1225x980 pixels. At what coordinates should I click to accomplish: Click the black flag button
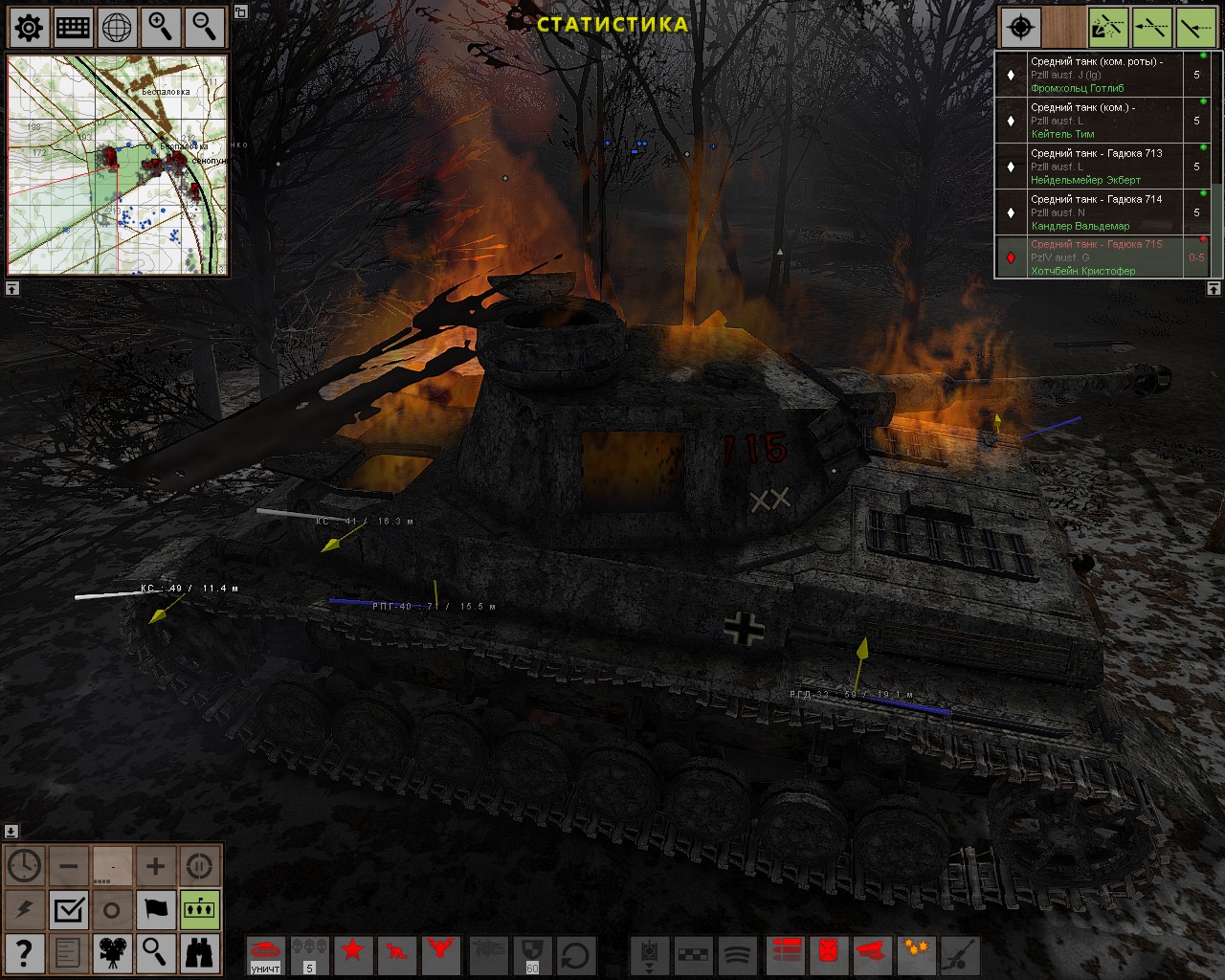156,909
